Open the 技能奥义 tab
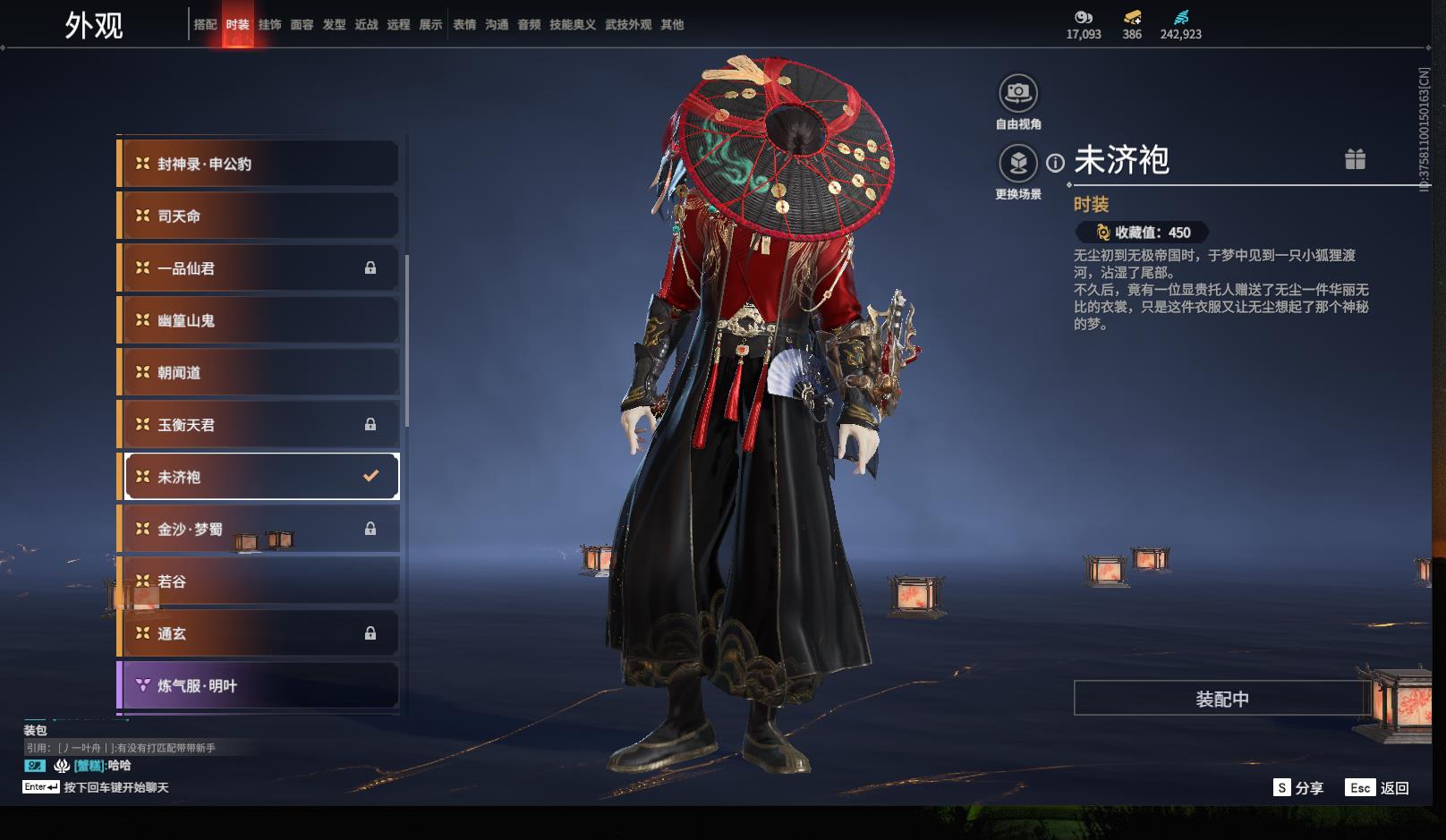Screen dimensions: 1446x840 tap(572, 25)
